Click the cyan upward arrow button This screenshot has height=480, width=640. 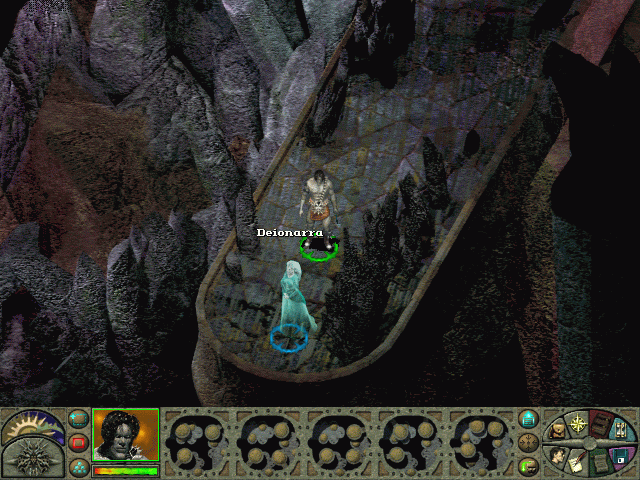pyautogui.click(x=530, y=420)
